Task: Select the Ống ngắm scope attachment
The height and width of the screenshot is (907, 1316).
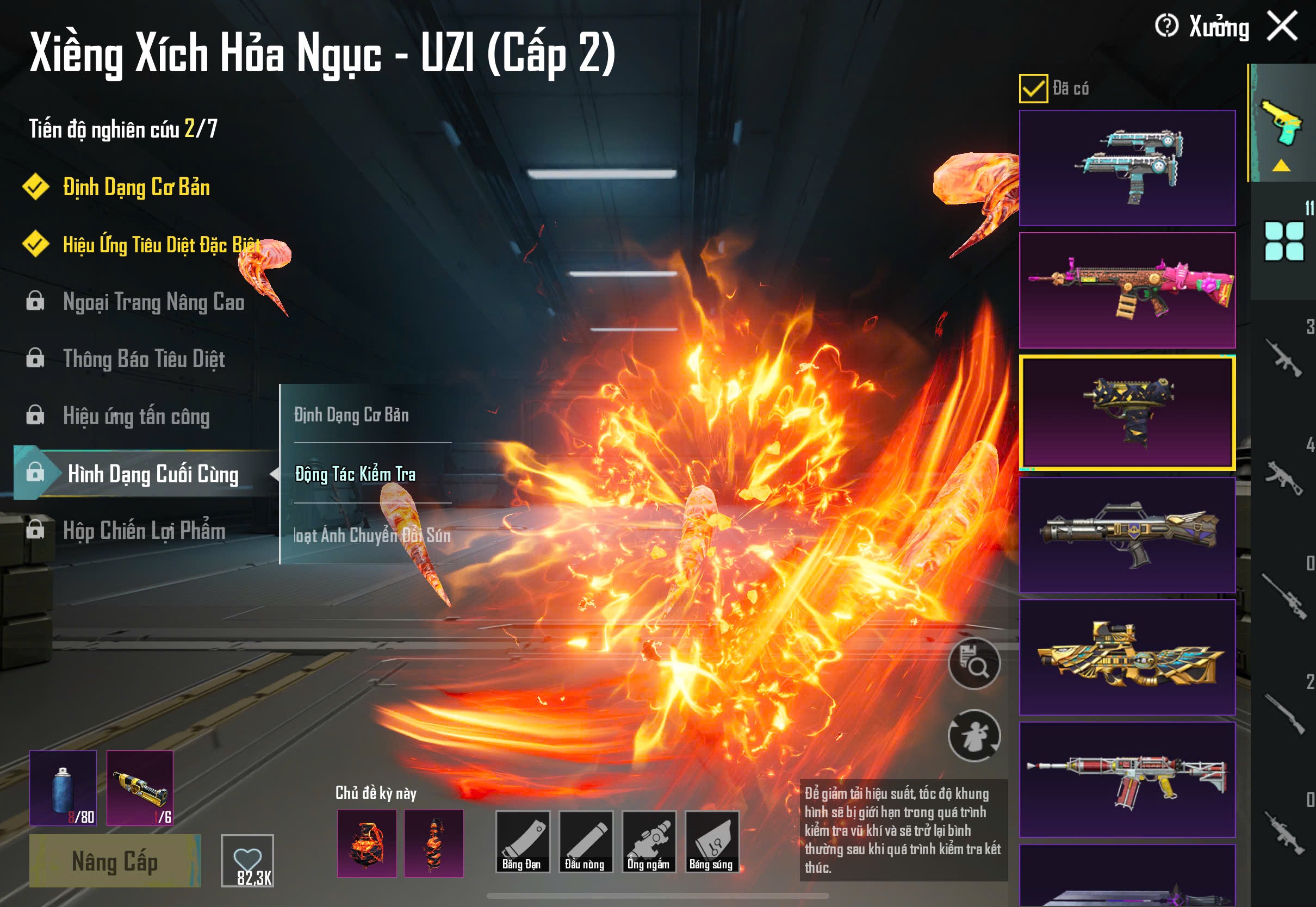Action: (x=649, y=841)
